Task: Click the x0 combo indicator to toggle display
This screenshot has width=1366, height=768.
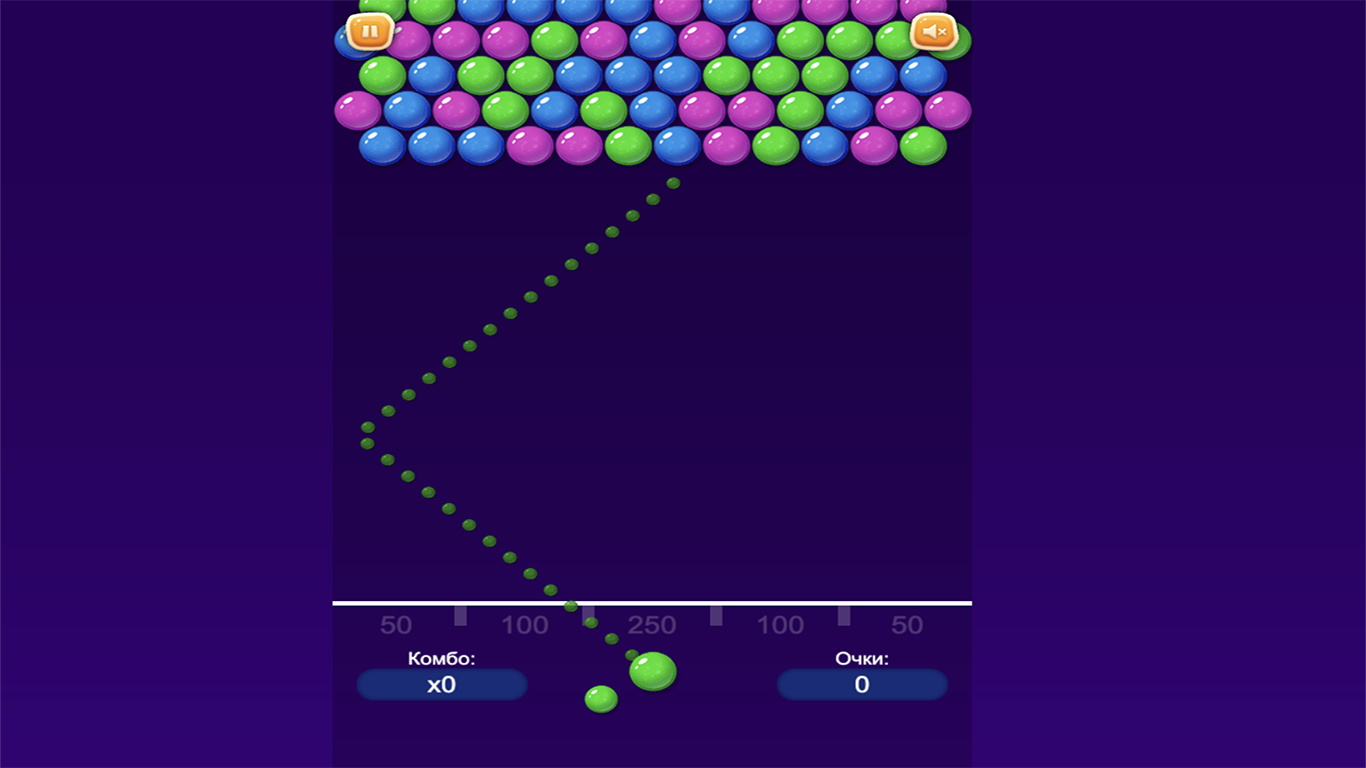Action: tap(441, 685)
